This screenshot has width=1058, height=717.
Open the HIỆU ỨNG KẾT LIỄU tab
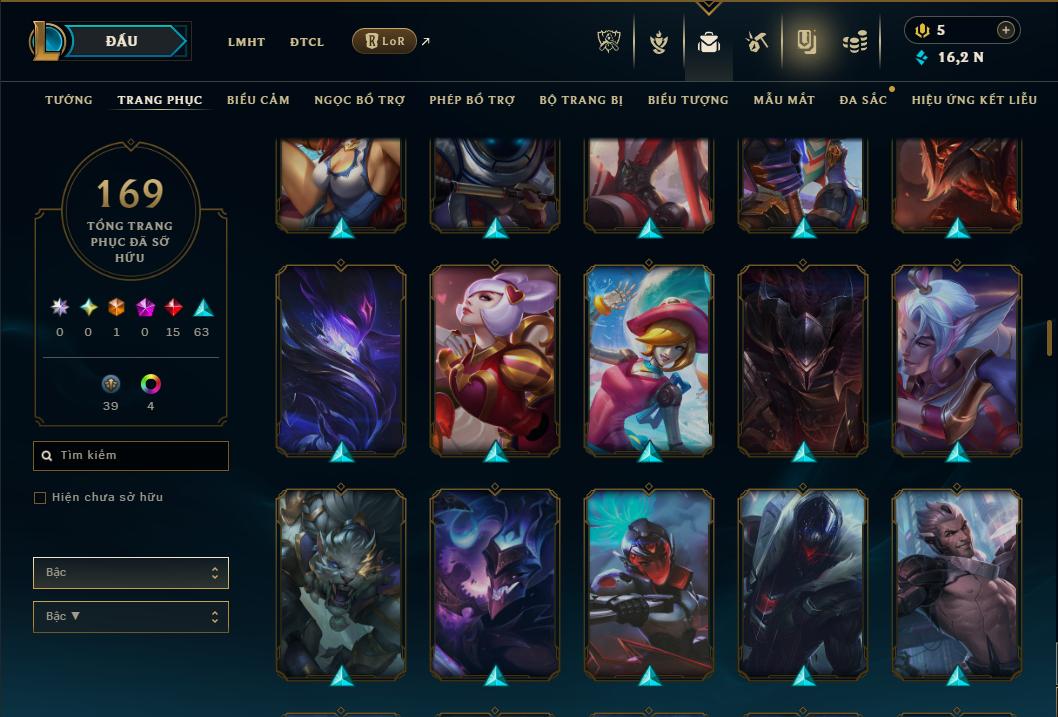coord(976,100)
